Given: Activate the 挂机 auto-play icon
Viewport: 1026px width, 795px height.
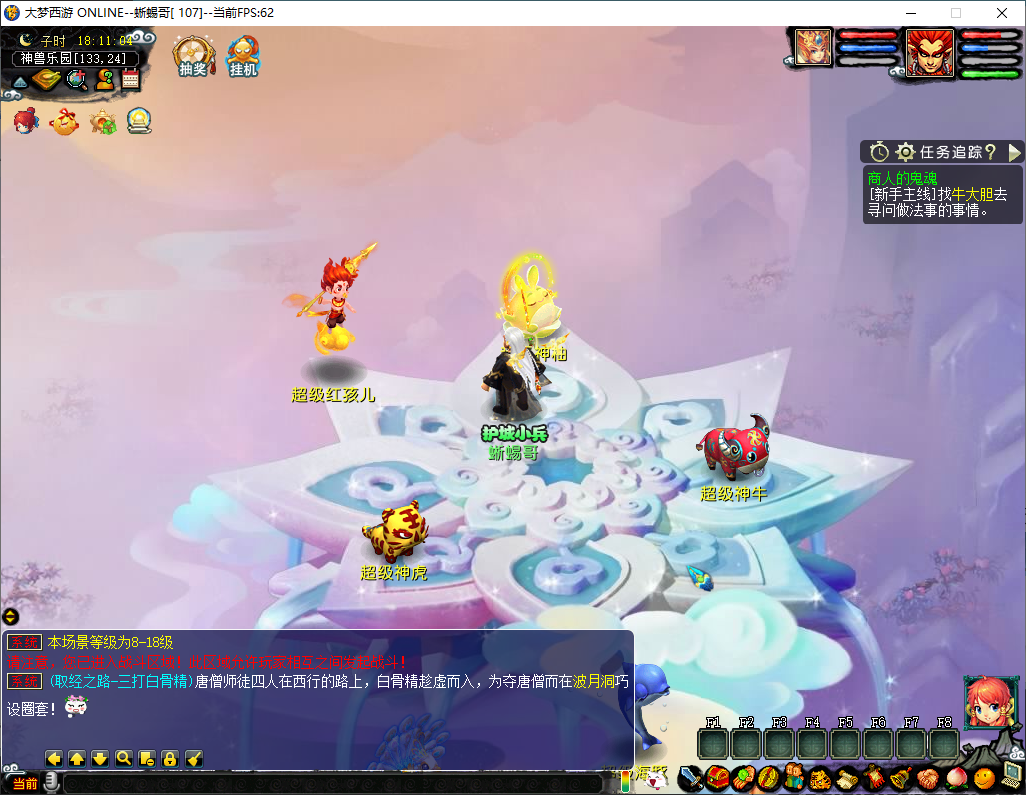Looking at the screenshot, I should tap(243, 55).
